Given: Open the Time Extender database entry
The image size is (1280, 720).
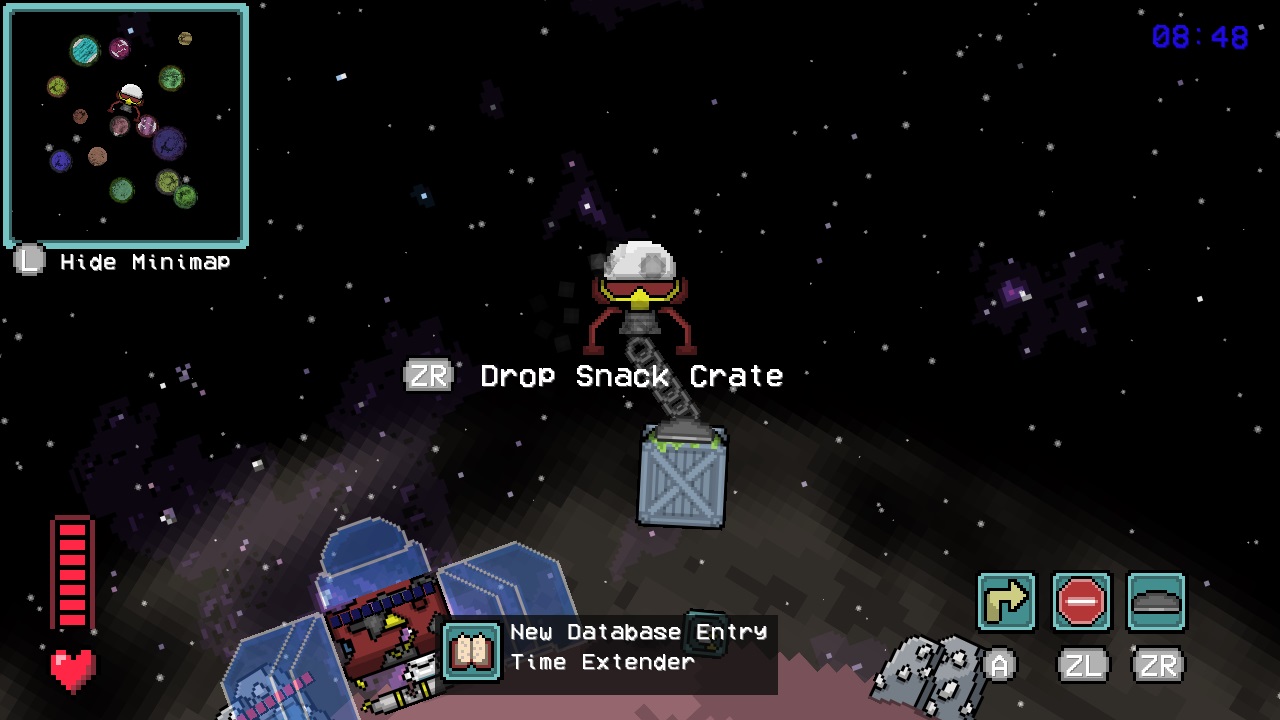Looking at the screenshot, I should click(600, 661).
